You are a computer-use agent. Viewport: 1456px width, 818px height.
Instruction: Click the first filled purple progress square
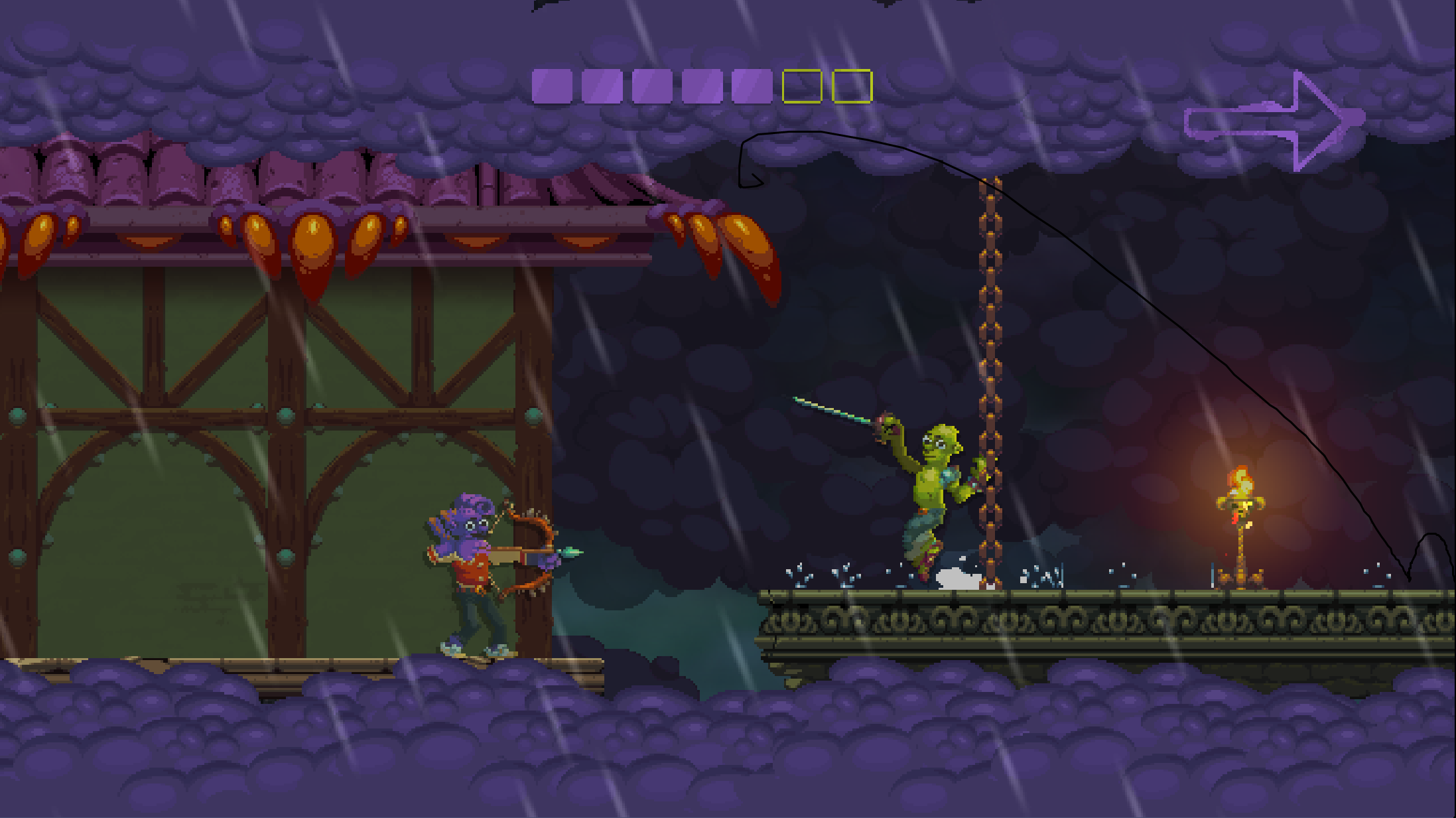[553, 86]
